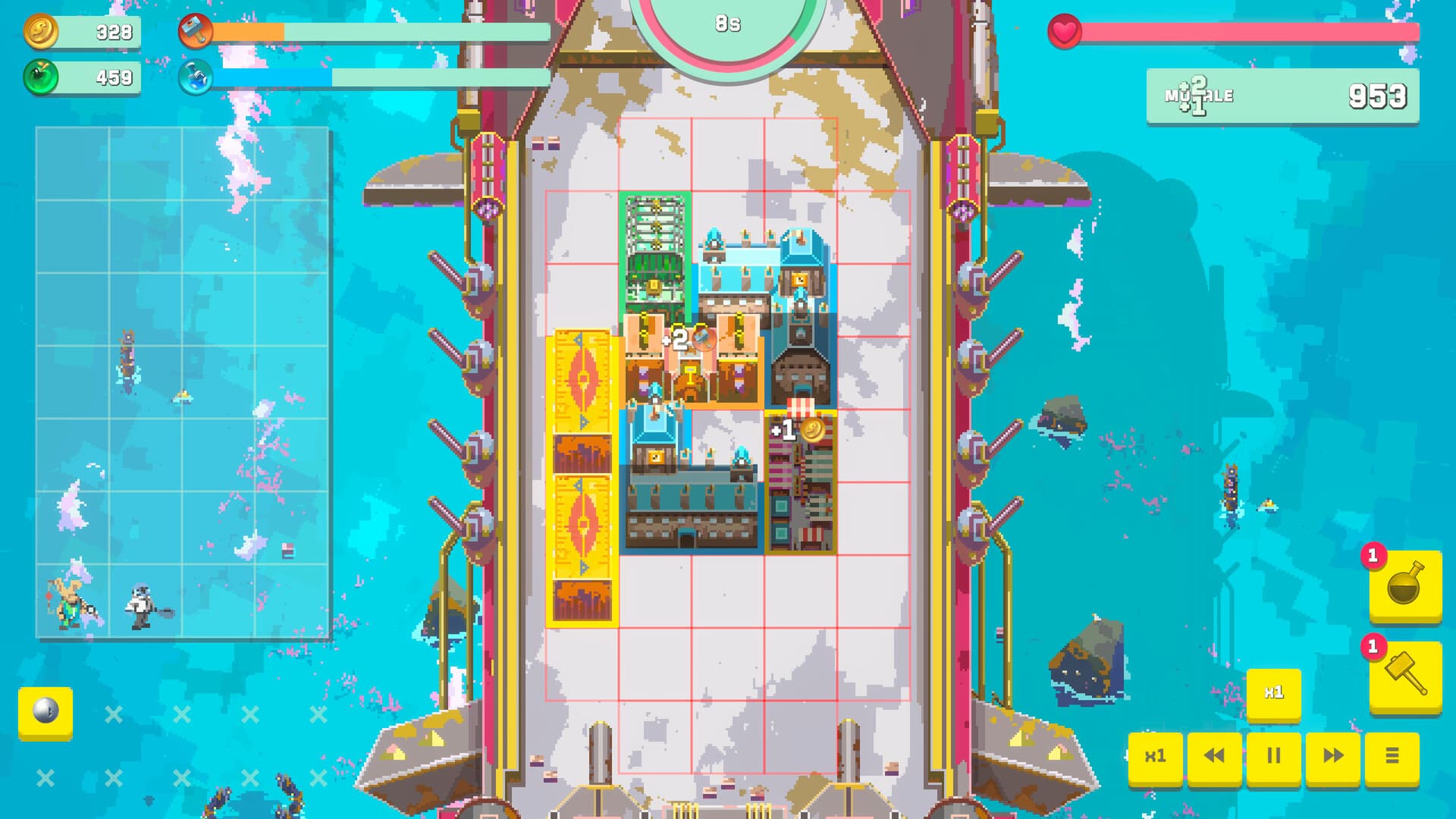Click the blue flask icon beside the blue bar
The height and width of the screenshot is (819, 1456).
(197, 76)
